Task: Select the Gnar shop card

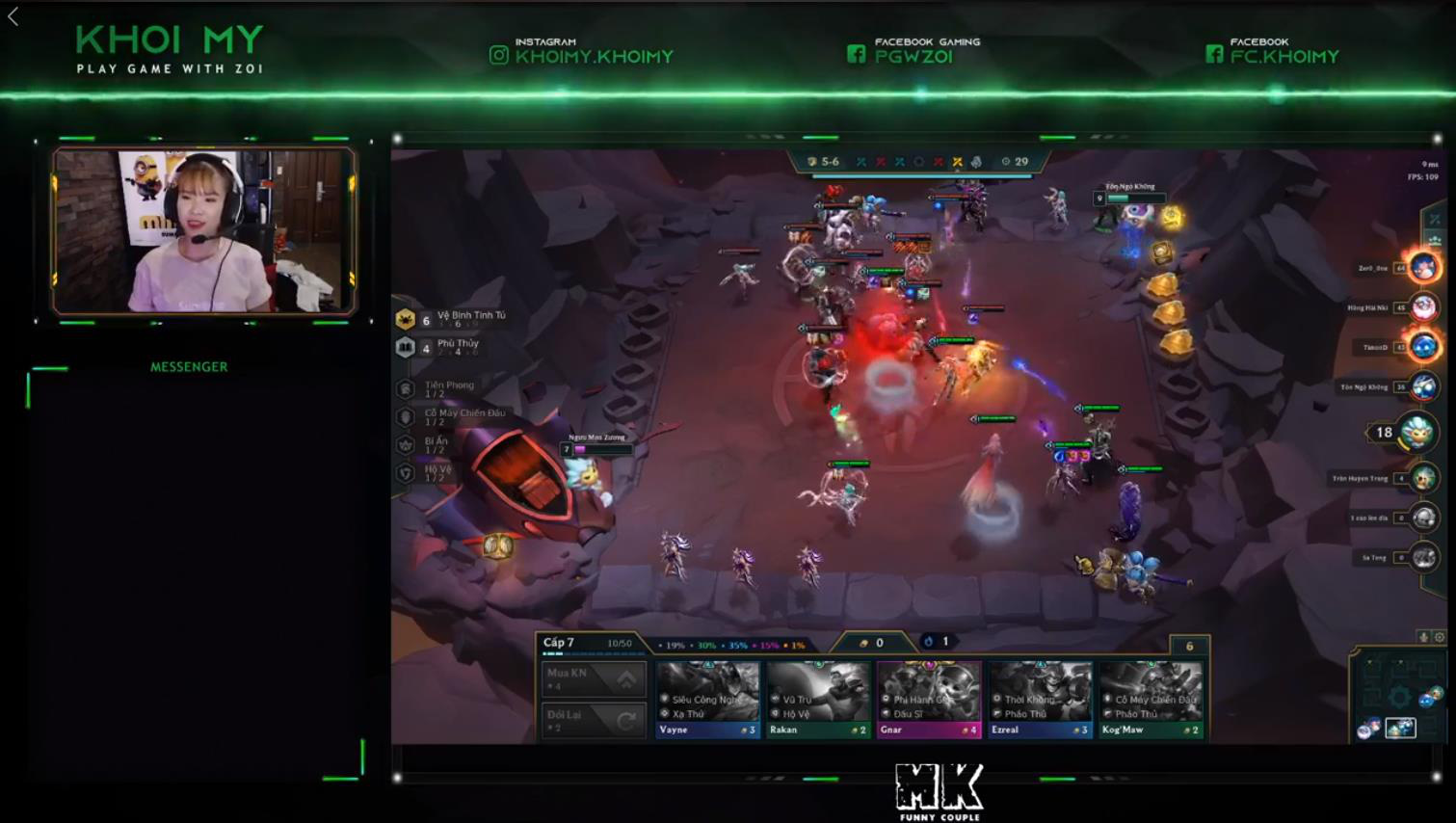Action: [929, 699]
